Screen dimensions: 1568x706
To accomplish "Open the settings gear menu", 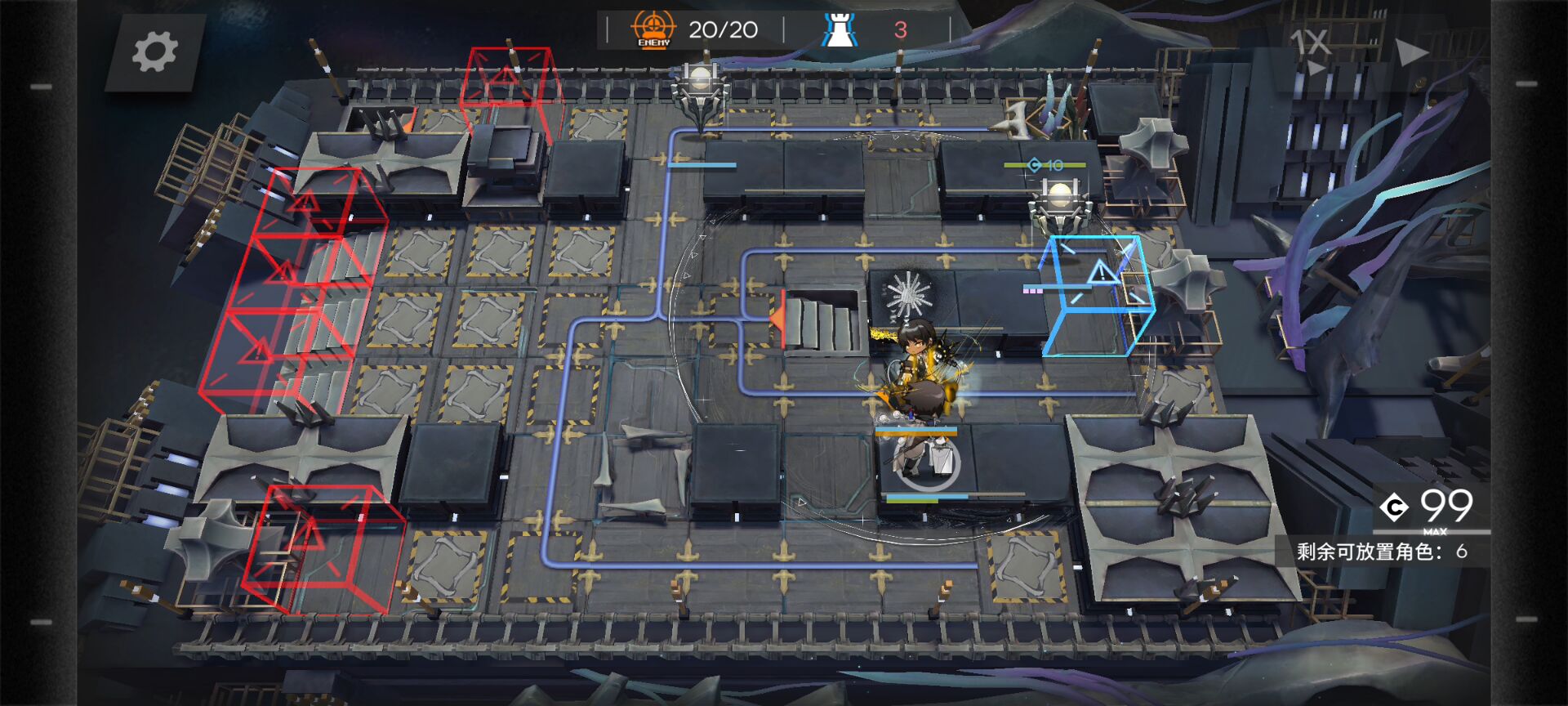I will 154,52.
